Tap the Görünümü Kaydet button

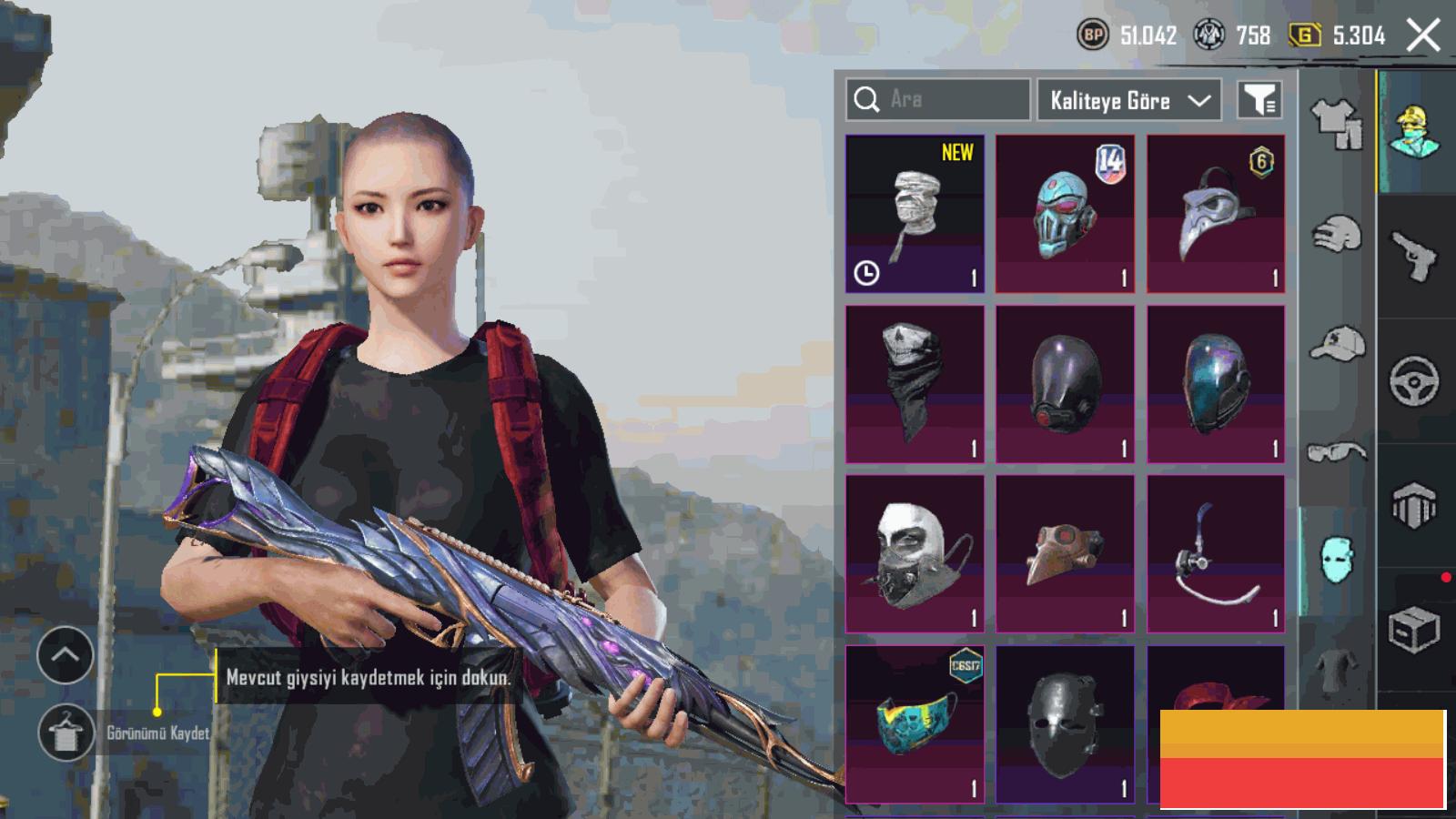pos(66,733)
